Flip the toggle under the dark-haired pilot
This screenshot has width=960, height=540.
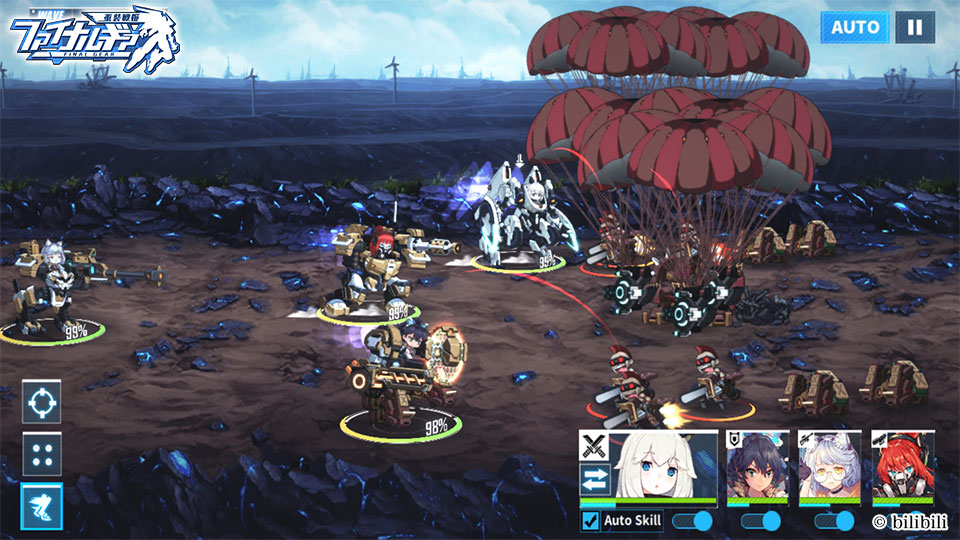point(761,521)
